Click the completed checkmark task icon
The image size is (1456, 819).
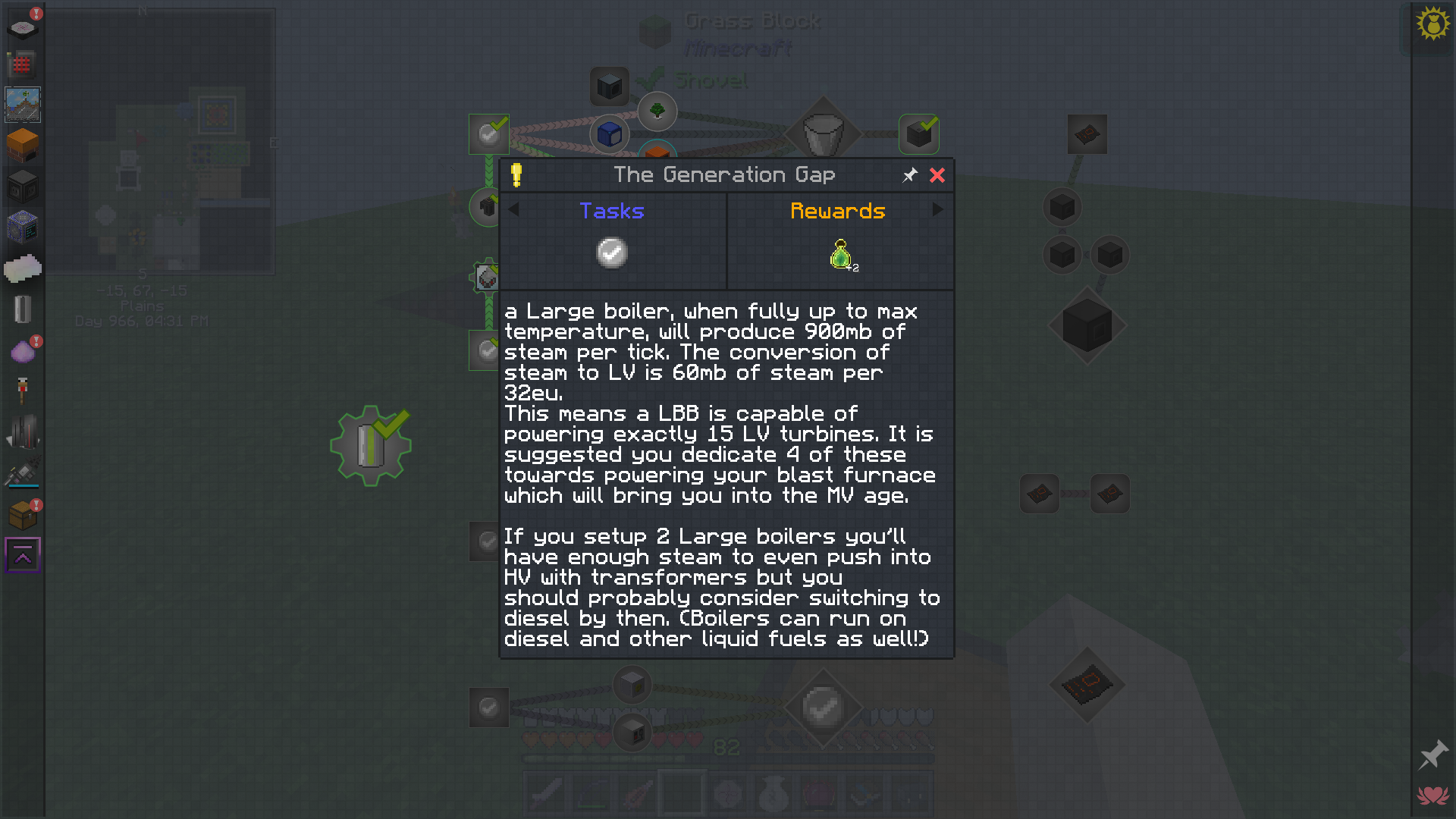pos(611,253)
